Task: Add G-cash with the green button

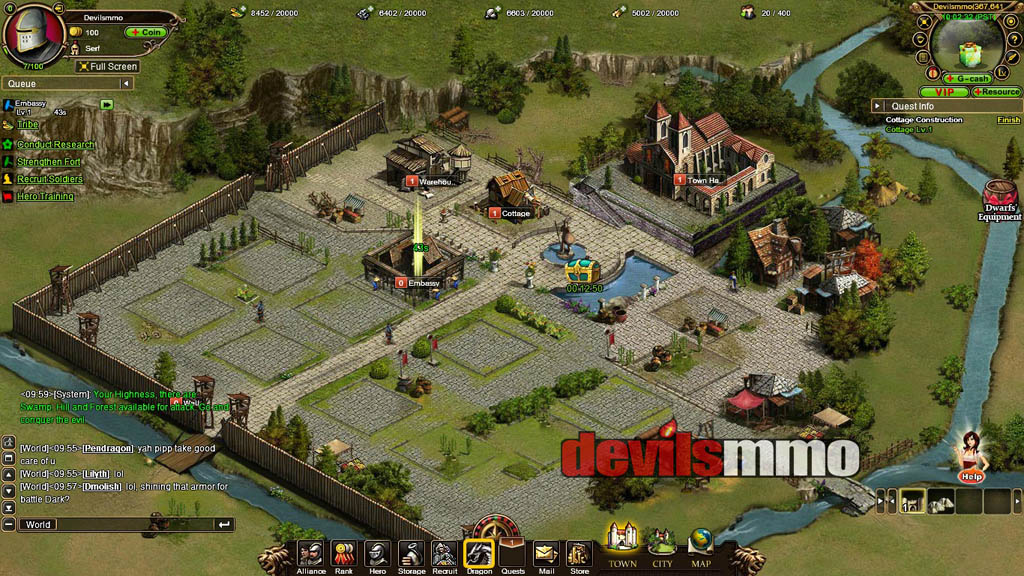Action: coord(968,78)
